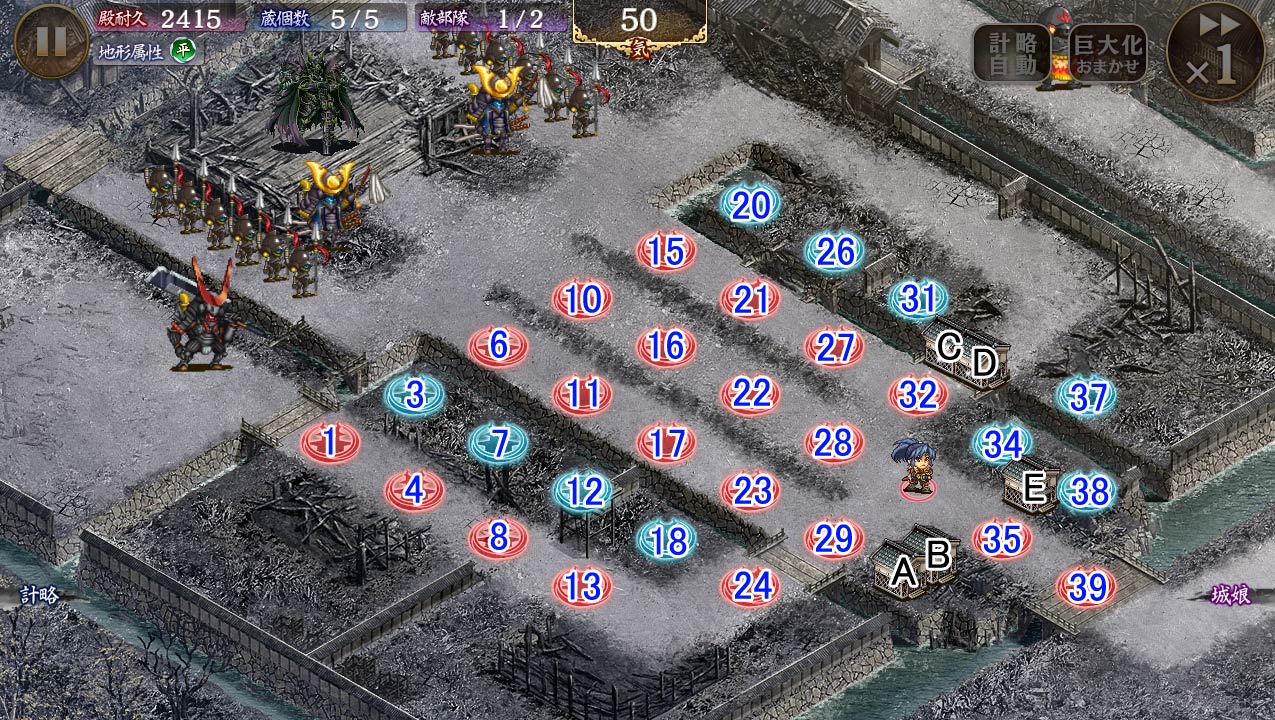
Task: Select blue placement tile 37
Action: point(1087,397)
